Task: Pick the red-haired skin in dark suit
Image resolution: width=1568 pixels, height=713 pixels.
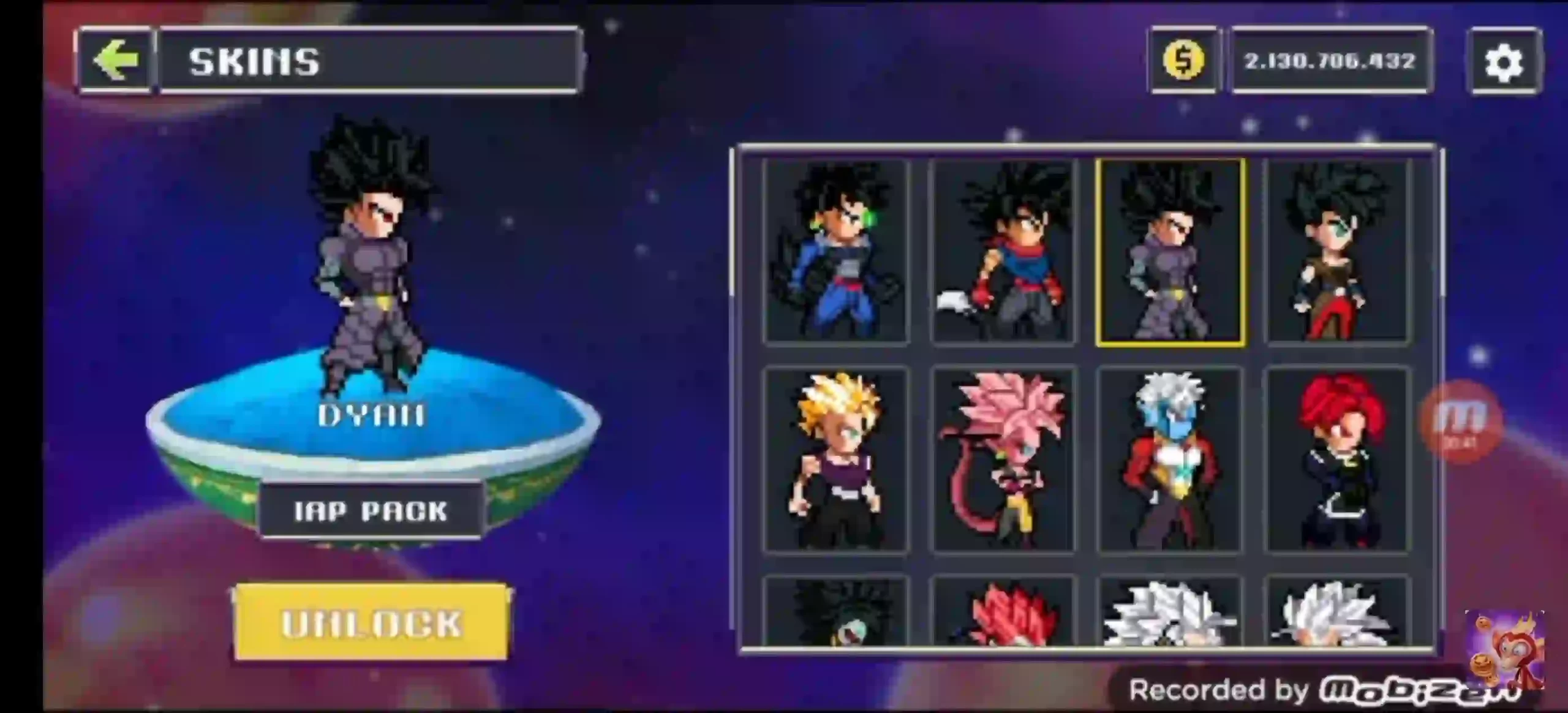Action: [1337, 459]
